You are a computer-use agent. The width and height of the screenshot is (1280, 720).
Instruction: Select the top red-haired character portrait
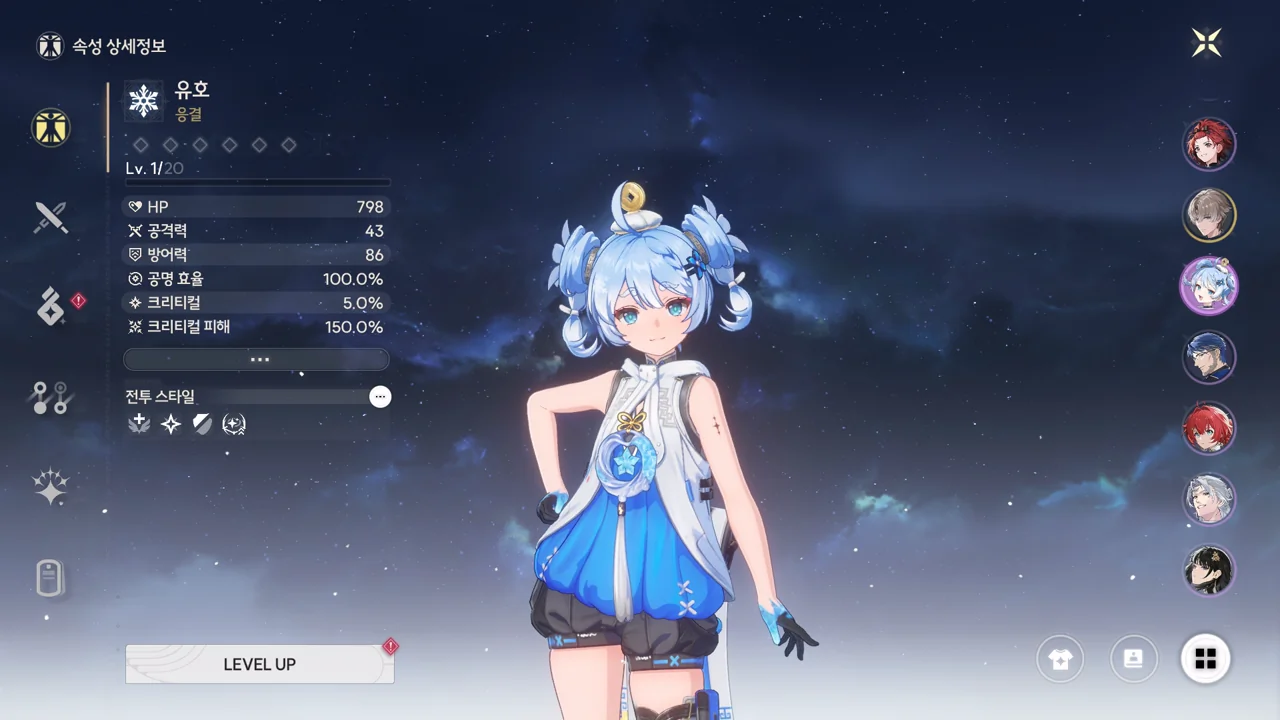pos(1210,144)
